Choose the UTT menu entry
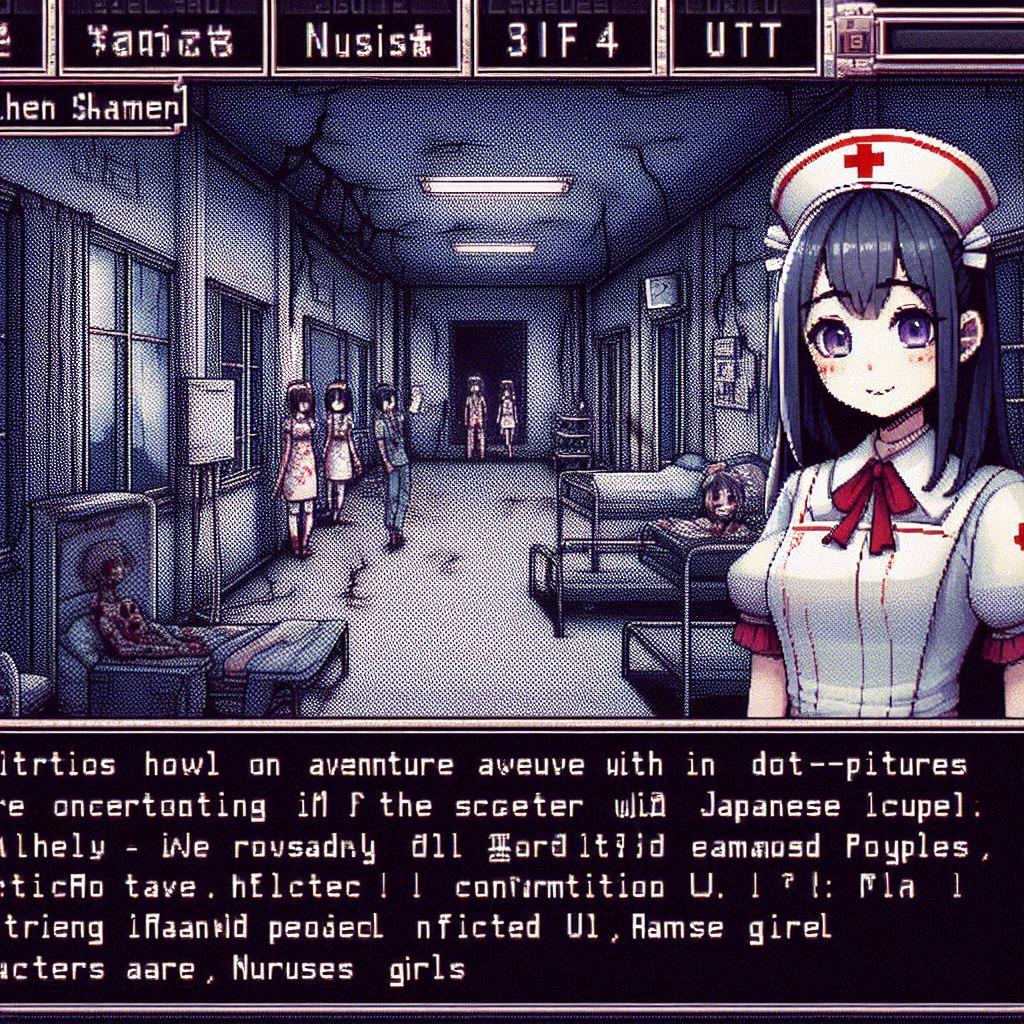1024x1024 pixels. click(742, 39)
